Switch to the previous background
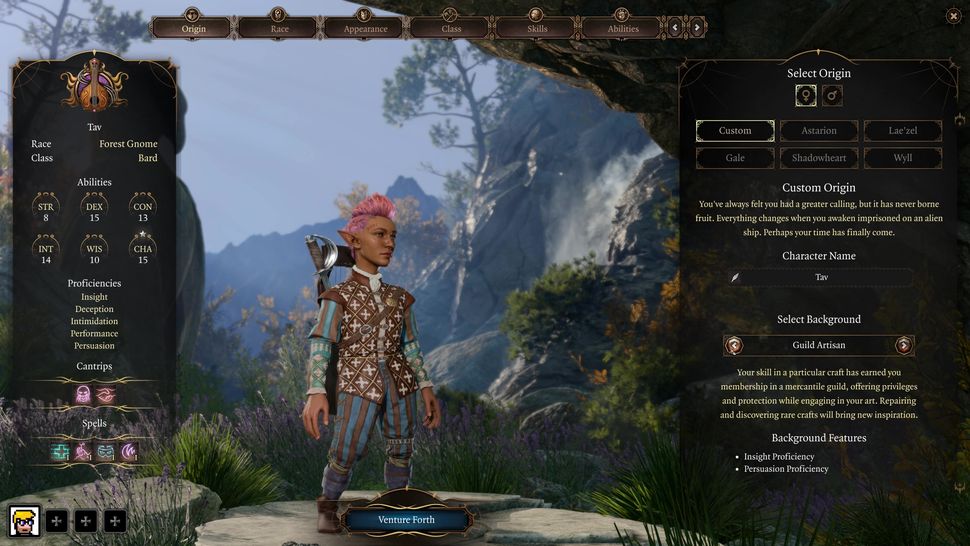 (735, 345)
